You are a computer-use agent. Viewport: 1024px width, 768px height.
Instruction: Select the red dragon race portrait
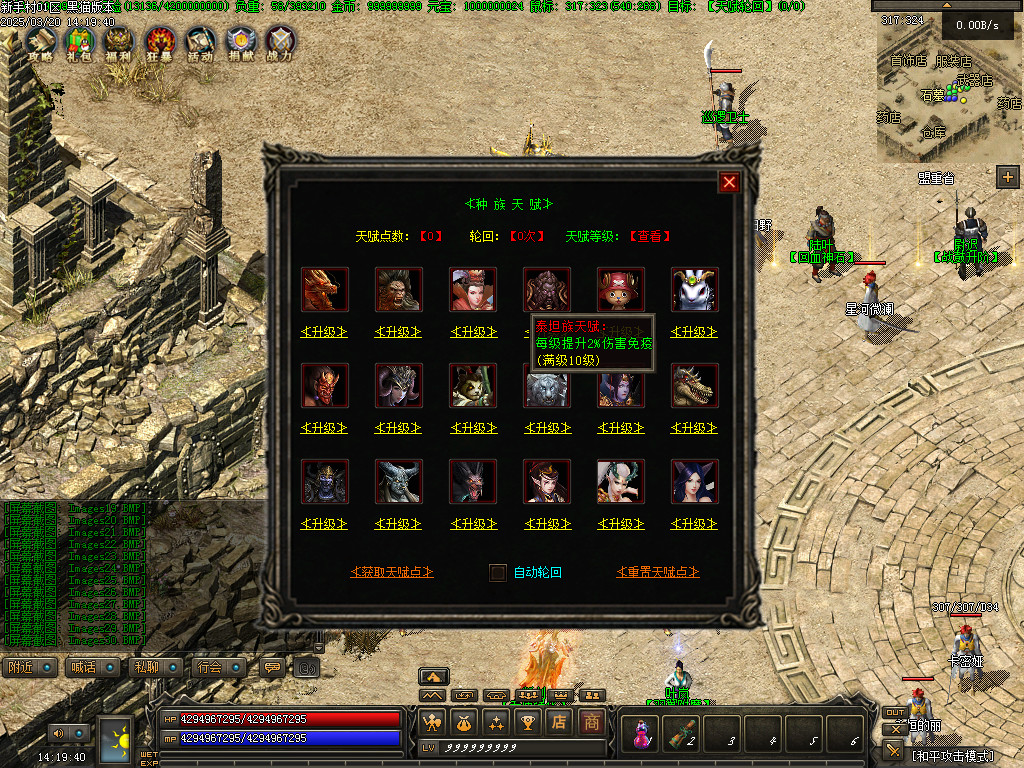click(x=325, y=290)
